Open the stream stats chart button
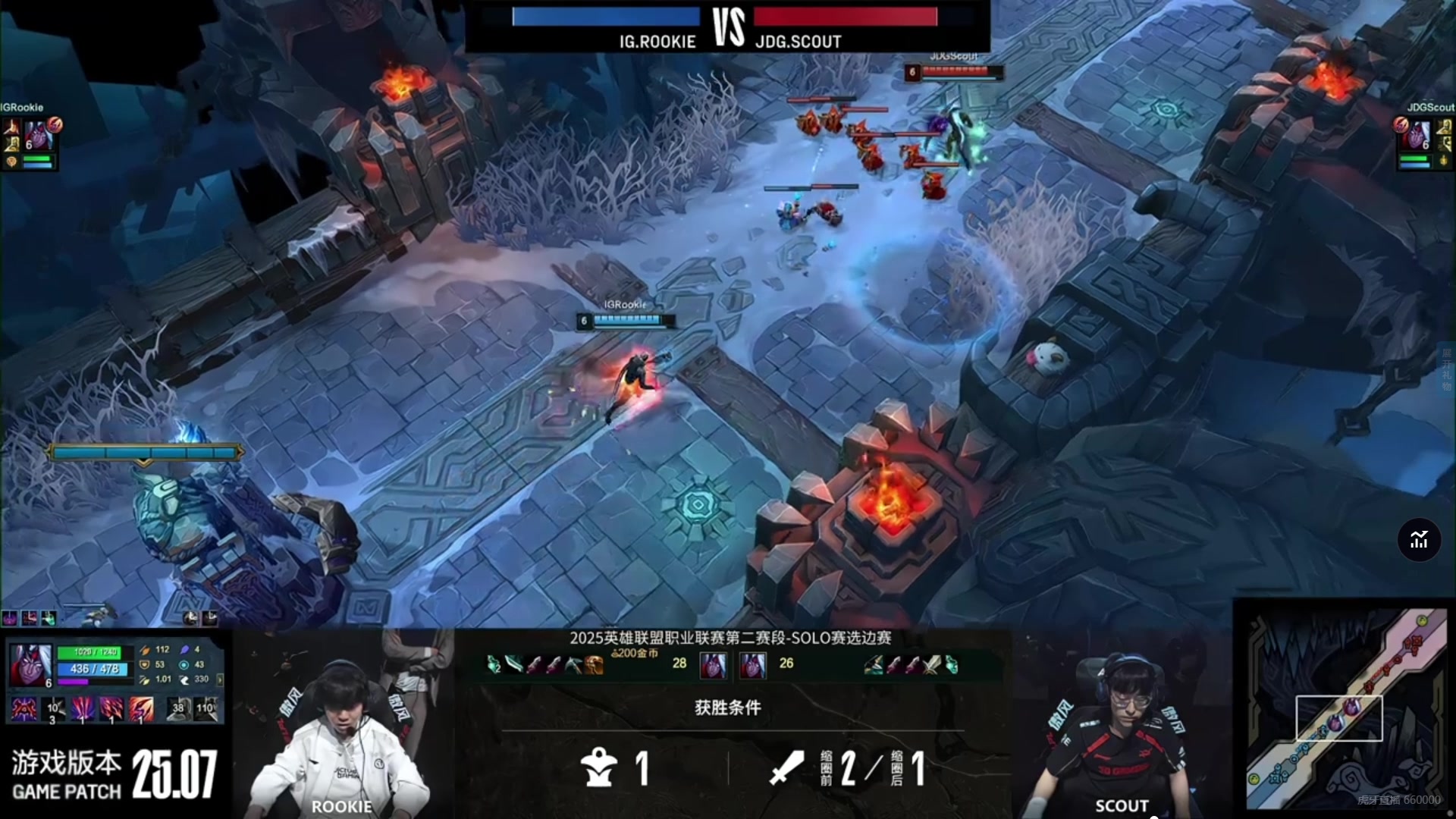 point(1419,540)
